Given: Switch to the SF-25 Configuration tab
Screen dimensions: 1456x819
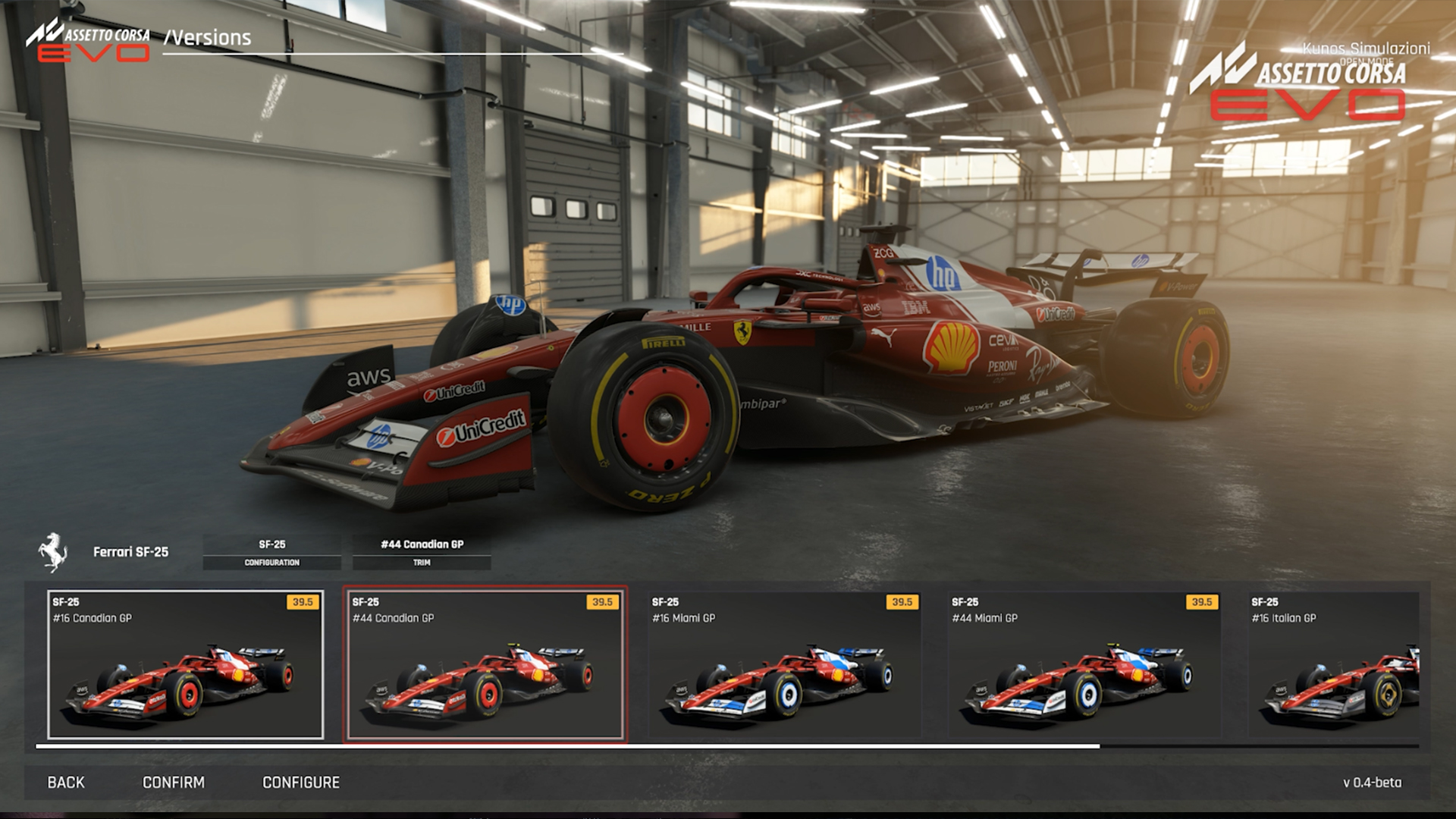Looking at the screenshot, I should (x=272, y=552).
